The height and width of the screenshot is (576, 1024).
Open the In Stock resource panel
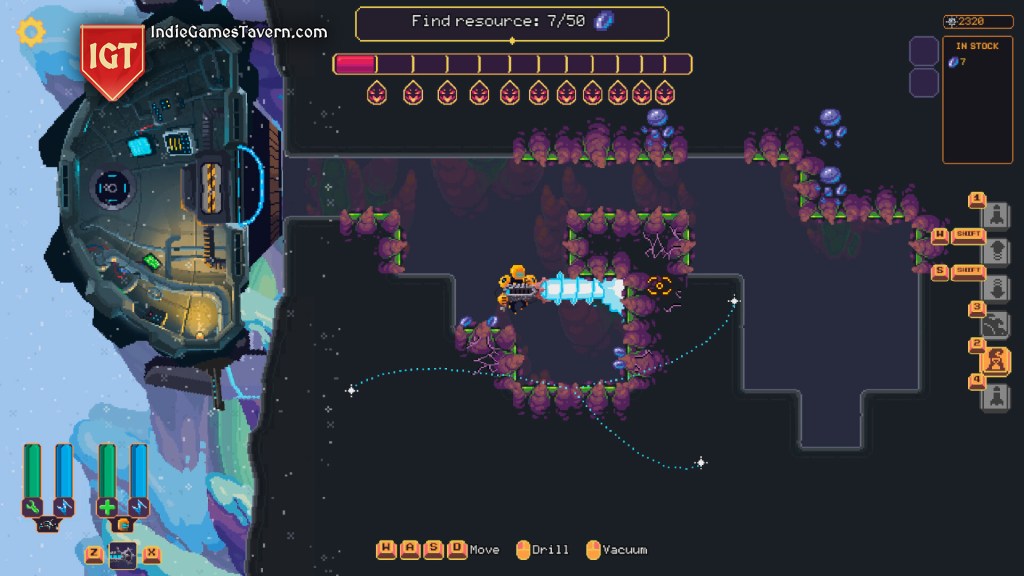(977, 99)
